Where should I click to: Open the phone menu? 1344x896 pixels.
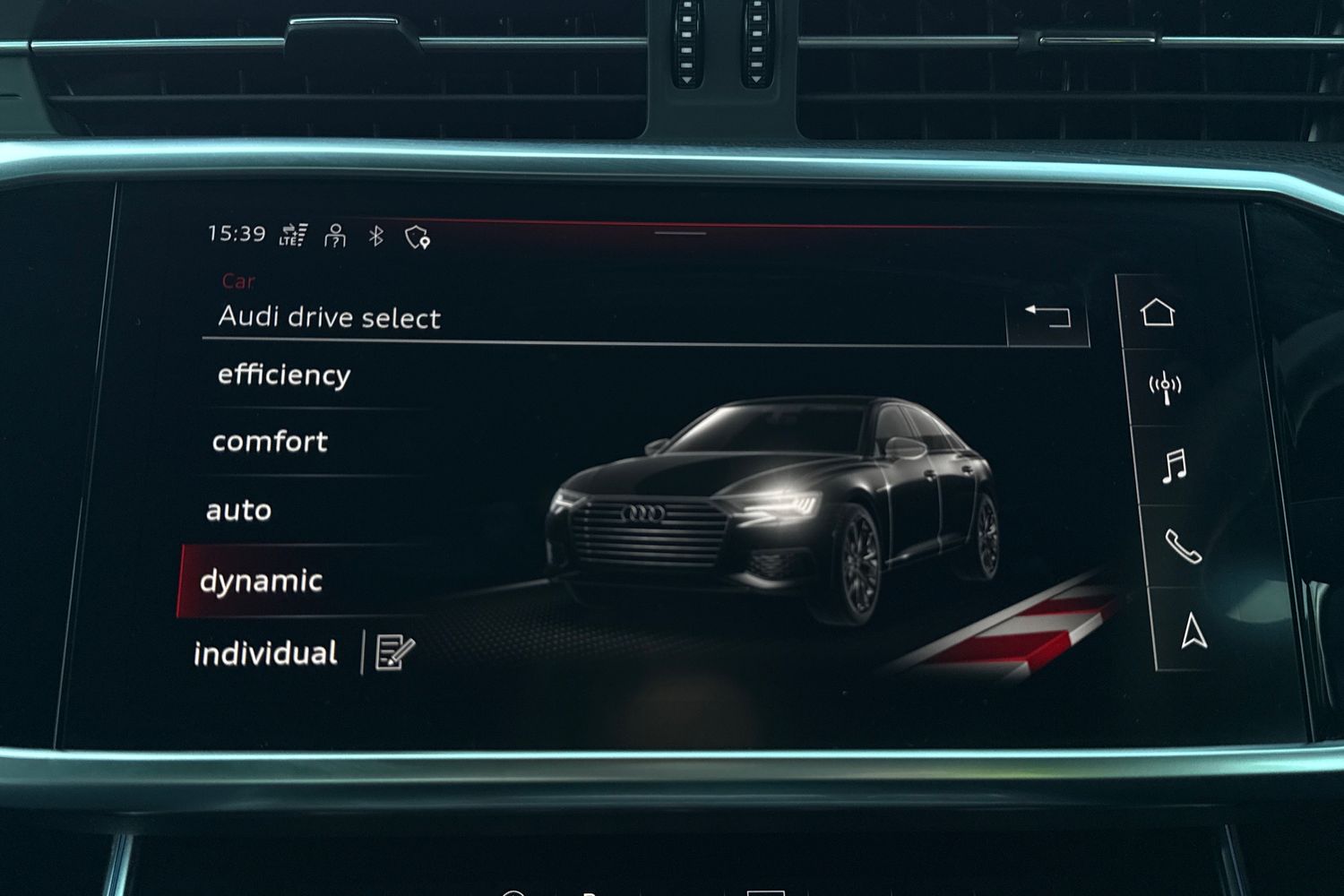[x=1183, y=546]
